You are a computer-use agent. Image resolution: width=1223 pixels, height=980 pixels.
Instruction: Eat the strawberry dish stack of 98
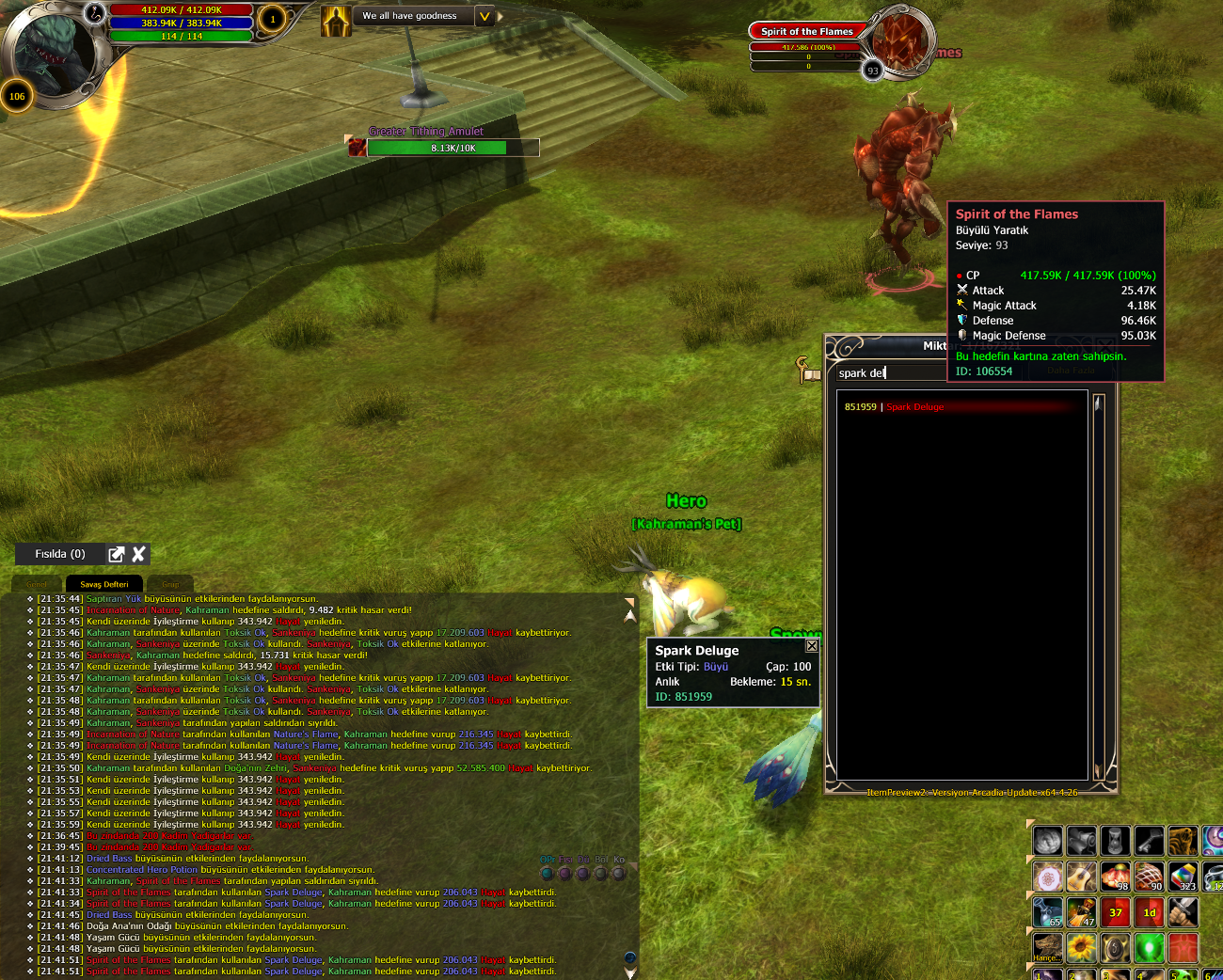coord(1115,877)
